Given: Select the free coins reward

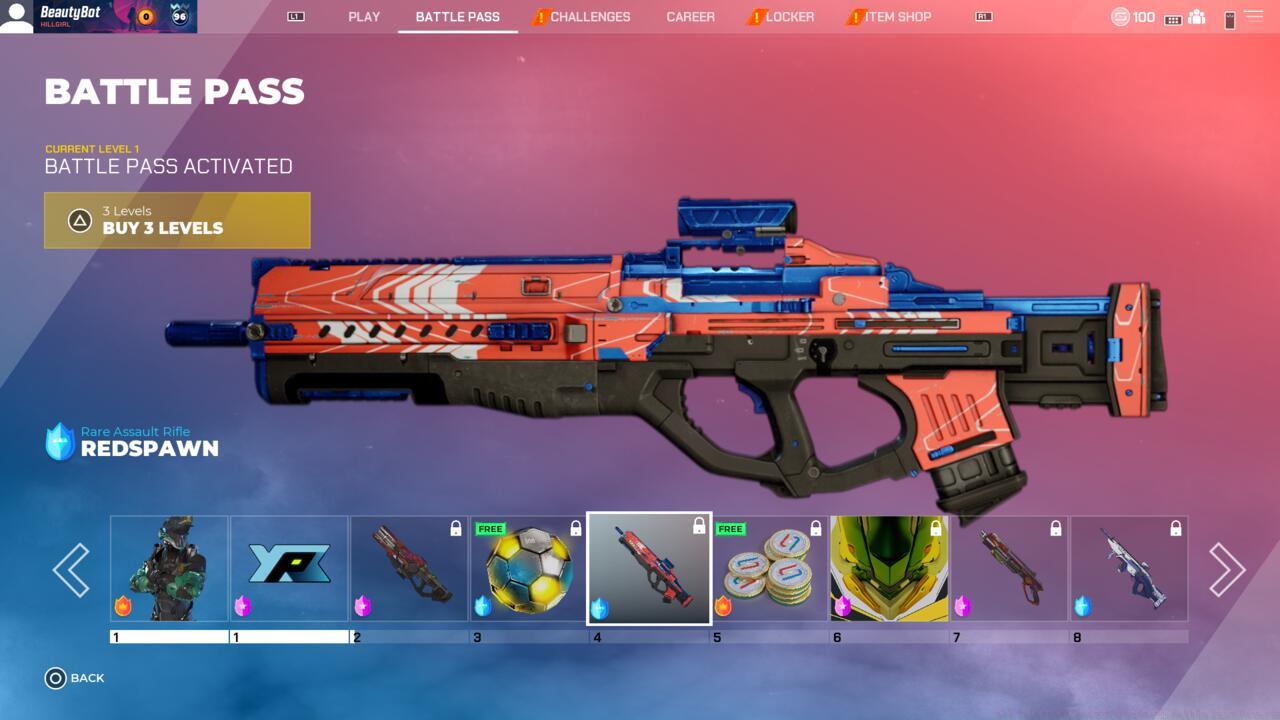Looking at the screenshot, I should [x=768, y=568].
